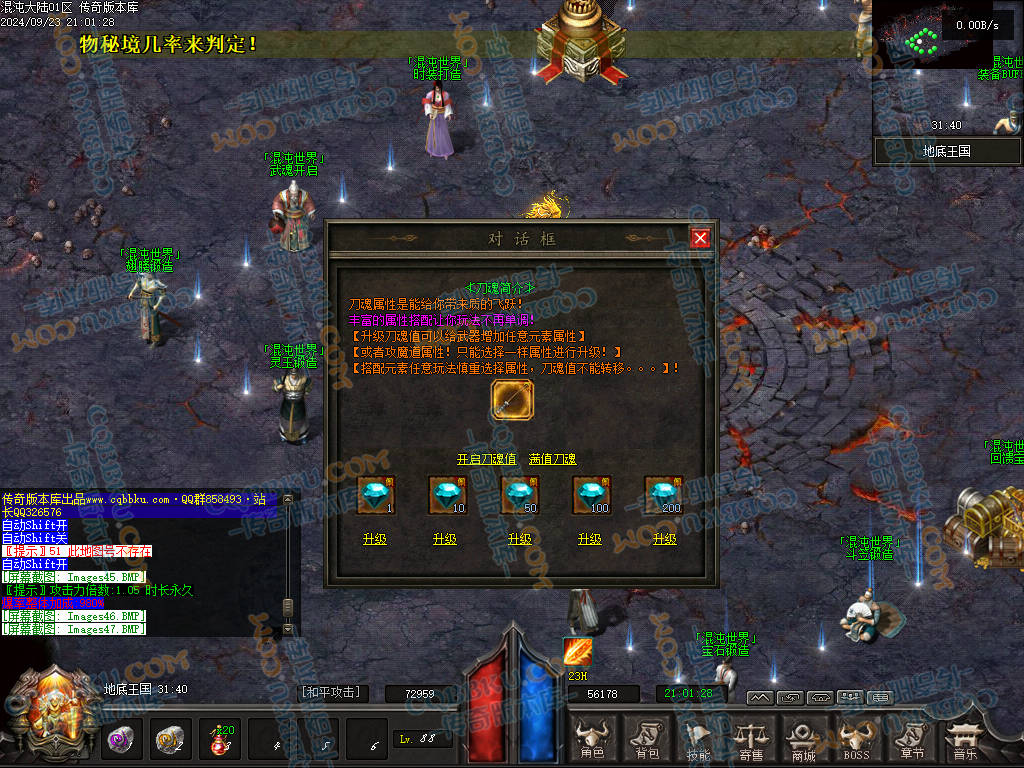Toggle the 和平攻击 attack mode
This screenshot has height=768, width=1024.
(330, 692)
